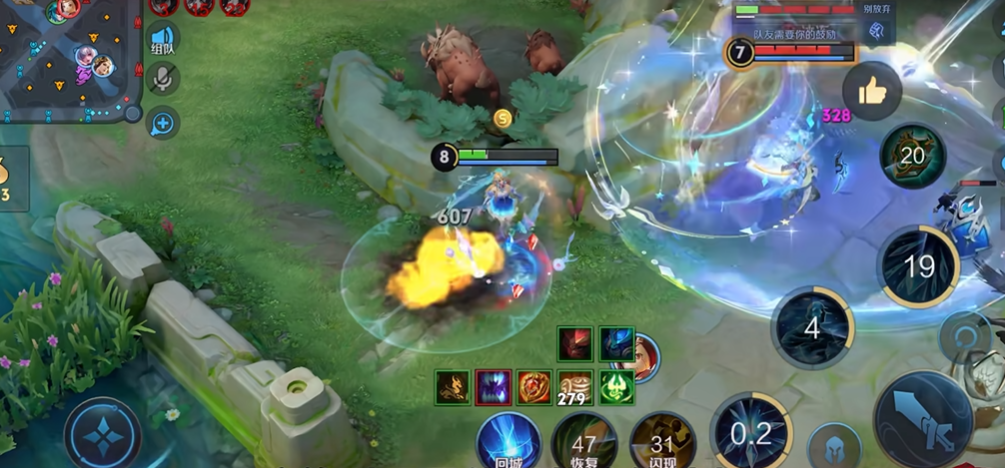Screen dimensions: 1005x468
Task: Activate the Recall (回城) ability
Action: click(508, 441)
